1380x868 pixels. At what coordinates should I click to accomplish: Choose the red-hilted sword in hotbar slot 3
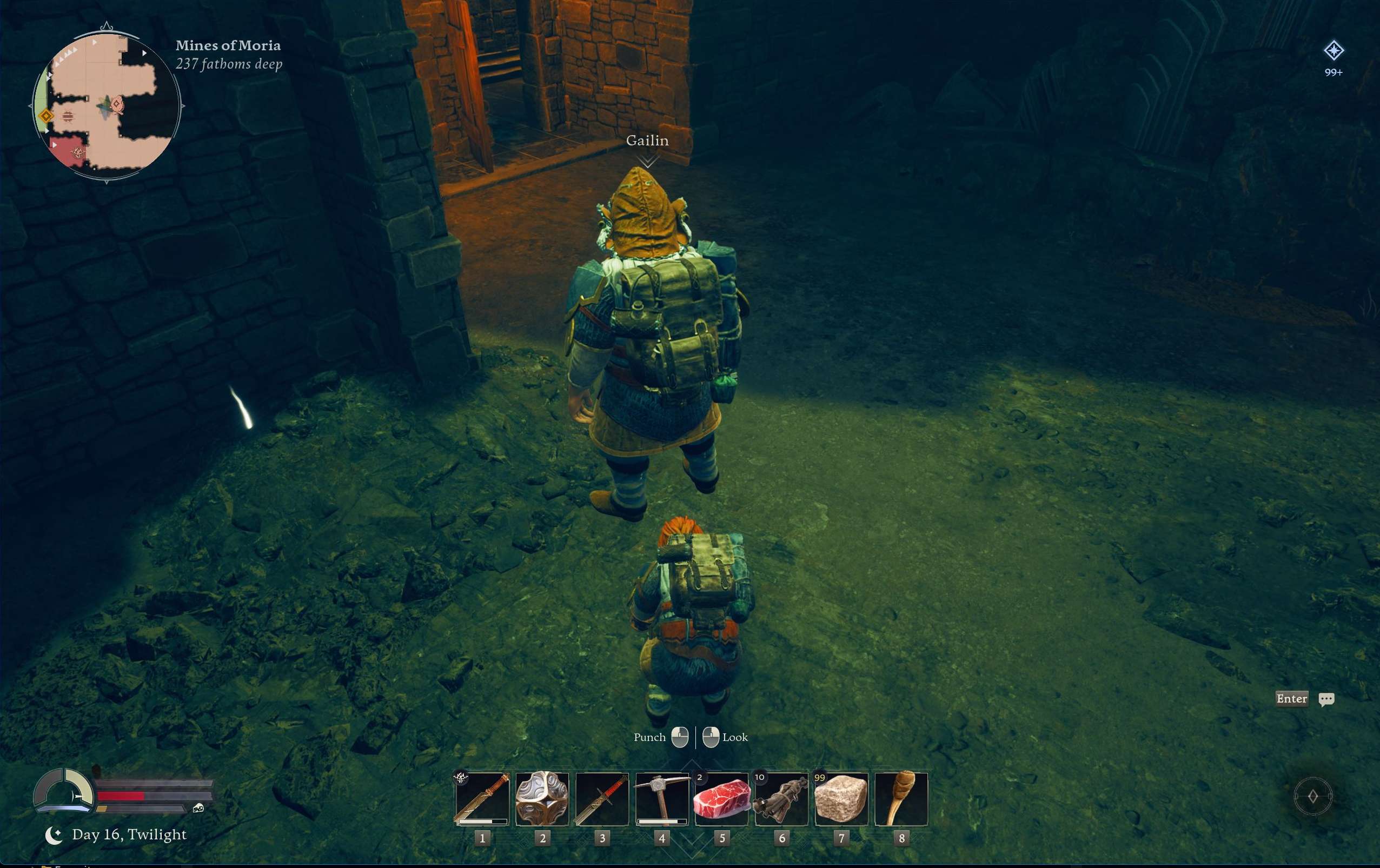click(602, 799)
